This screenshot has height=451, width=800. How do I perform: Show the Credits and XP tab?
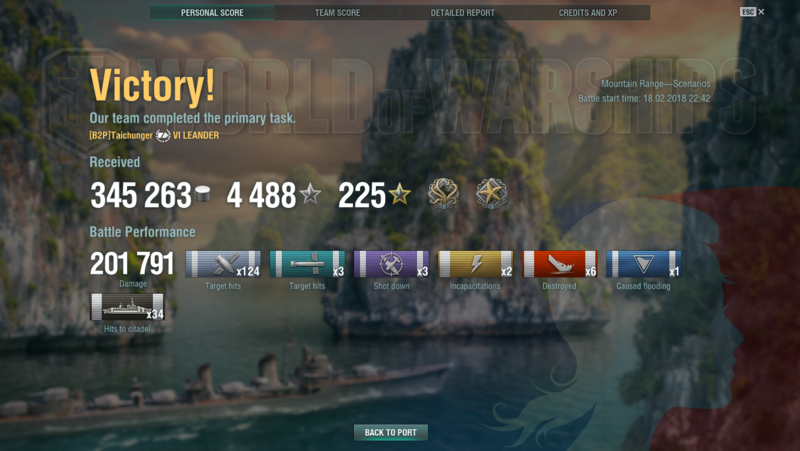[x=587, y=13]
